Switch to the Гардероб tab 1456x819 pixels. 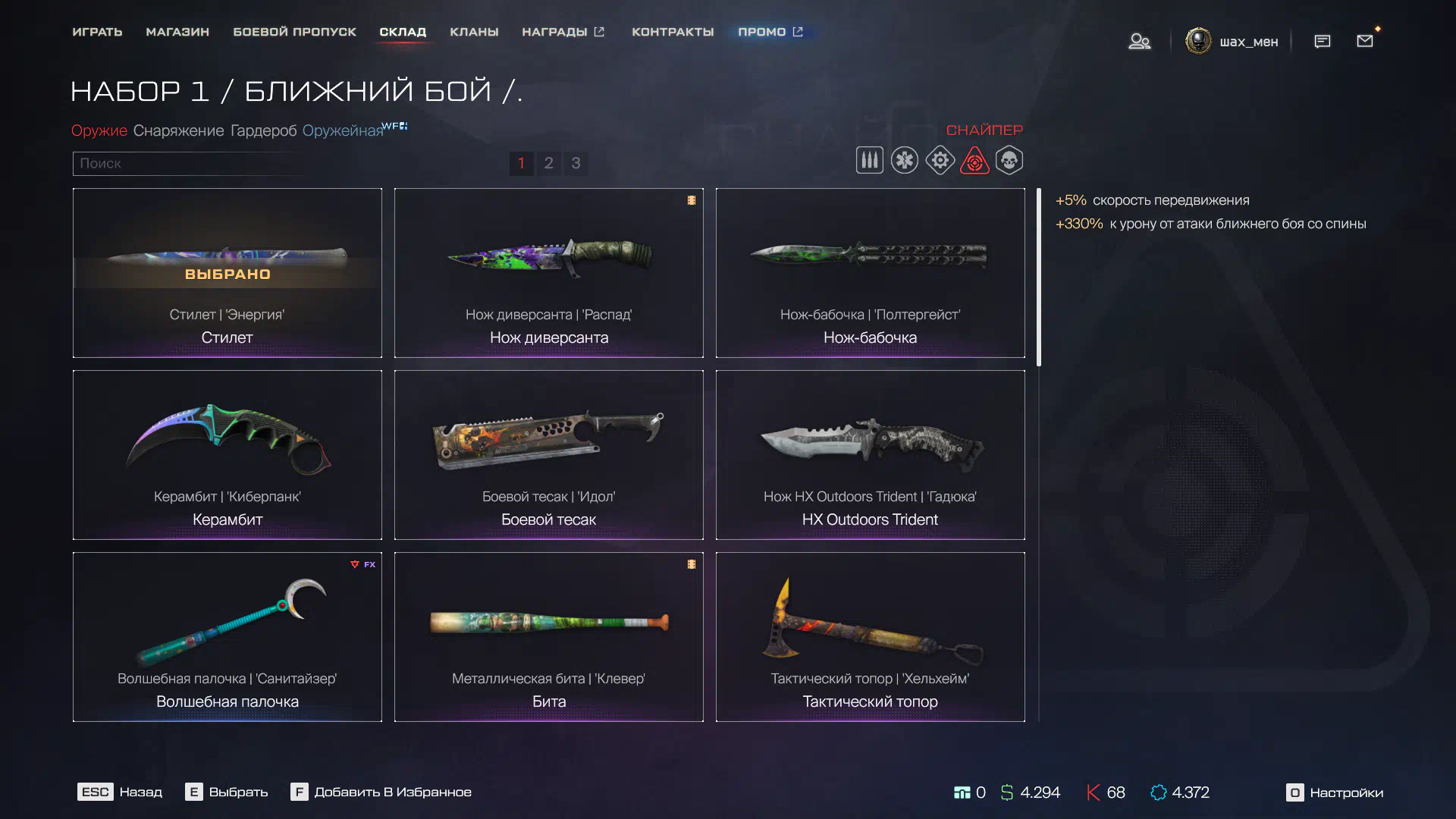pos(263,130)
